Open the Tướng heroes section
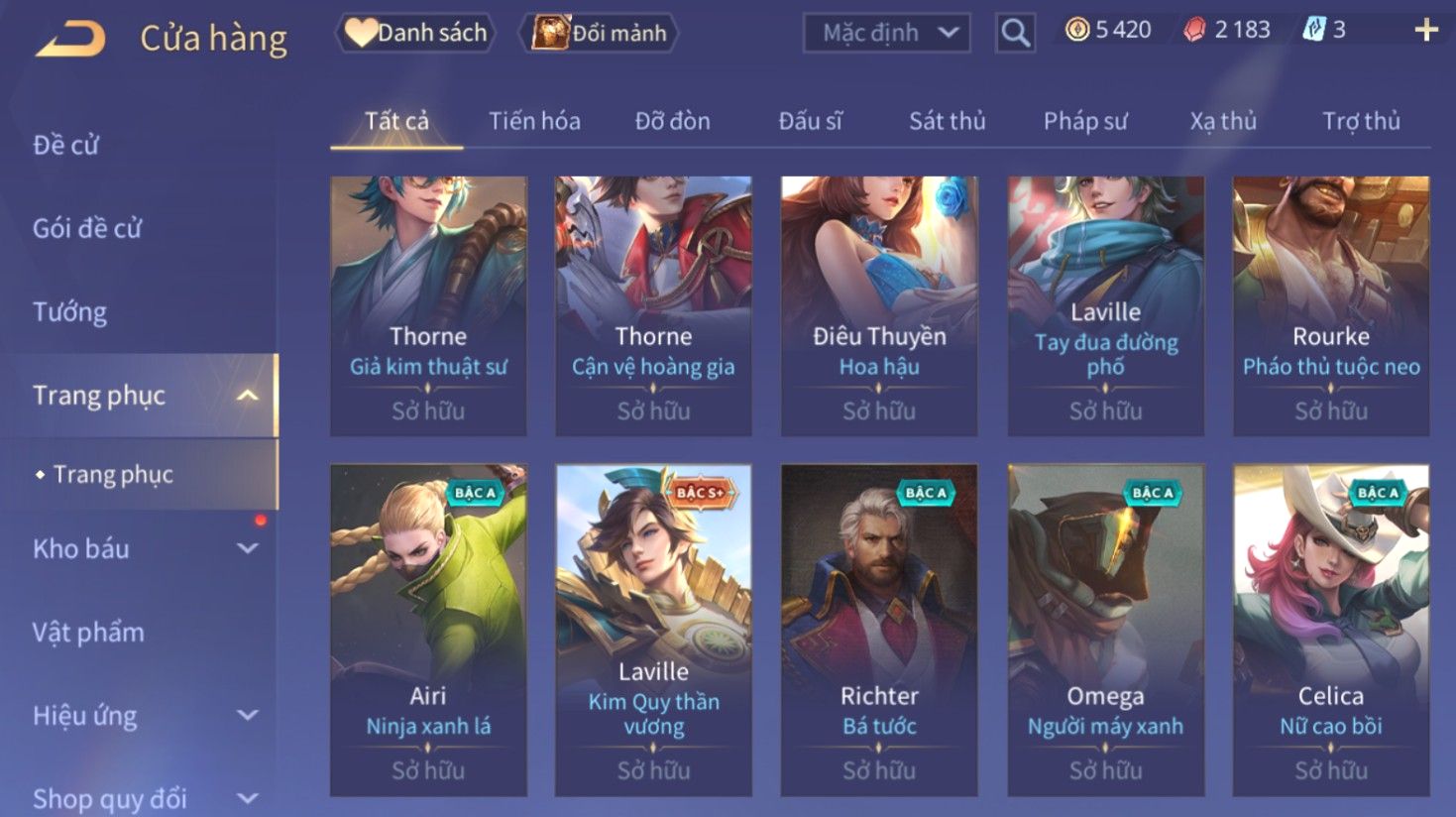Image resolution: width=1456 pixels, height=817 pixels. [x=69, y=312]
